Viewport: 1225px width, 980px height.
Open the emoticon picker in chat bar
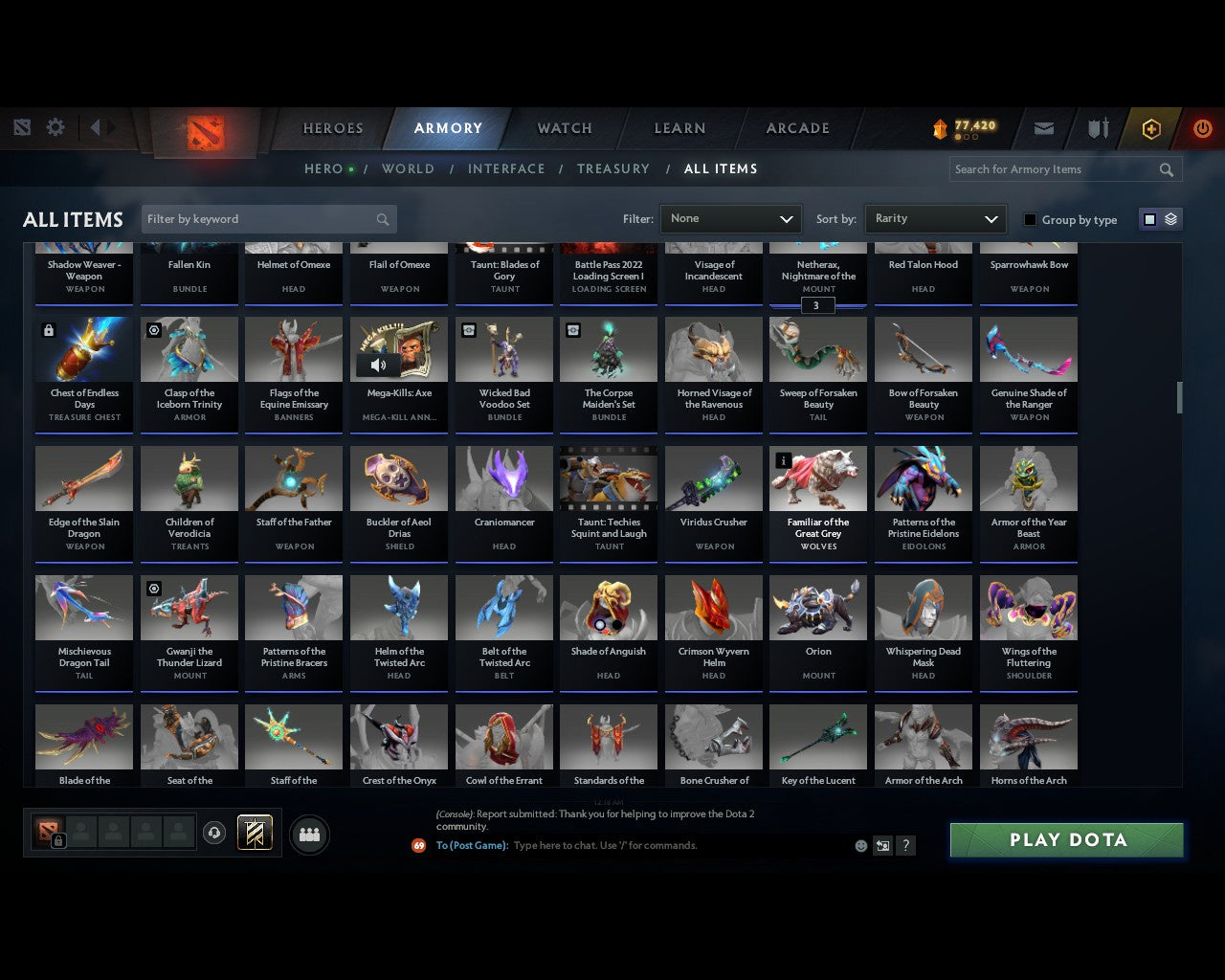click(860, 846)
